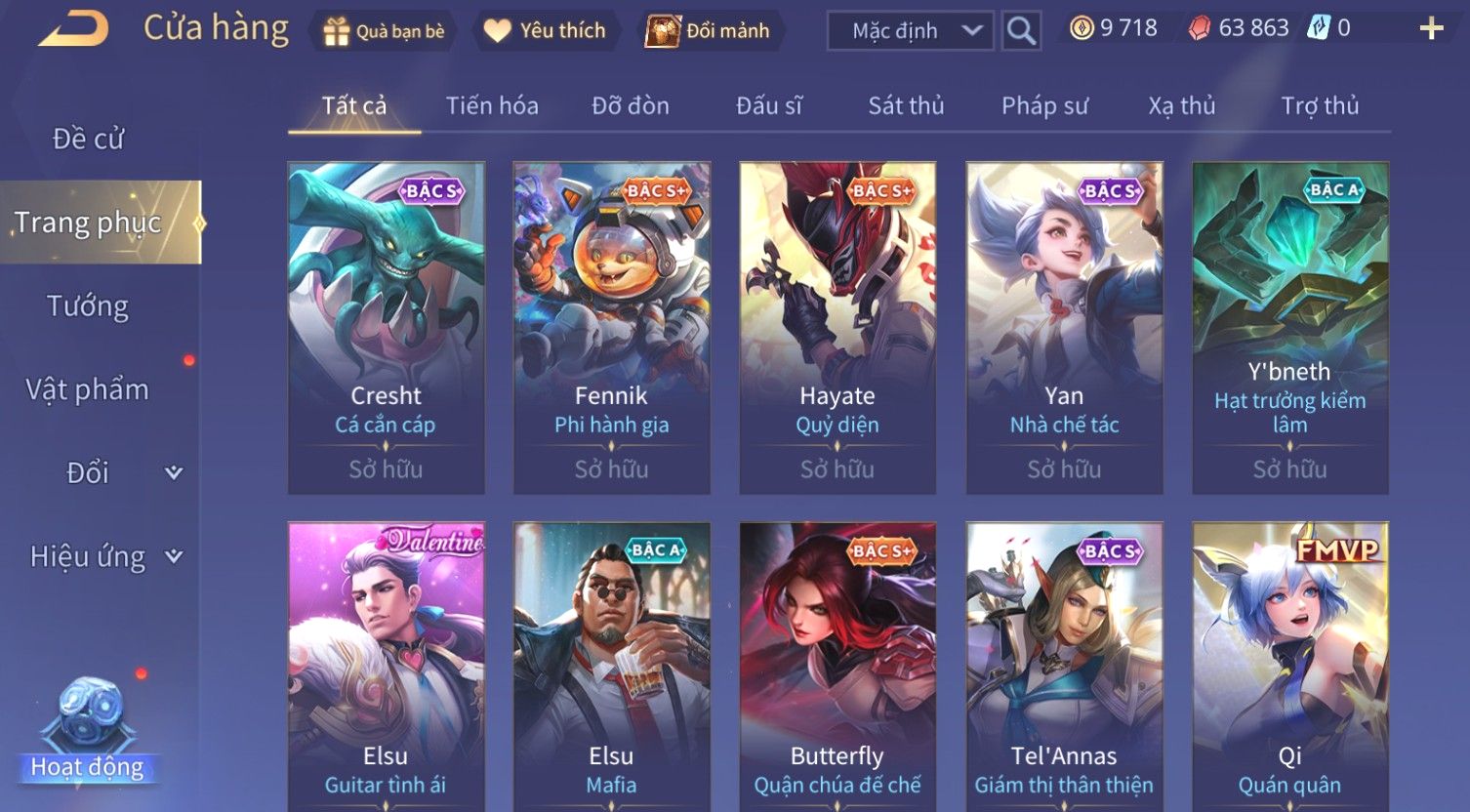Show the Sát thủ skin category
The height and width of the screenshot is (812, 1470).
[906, 105]
